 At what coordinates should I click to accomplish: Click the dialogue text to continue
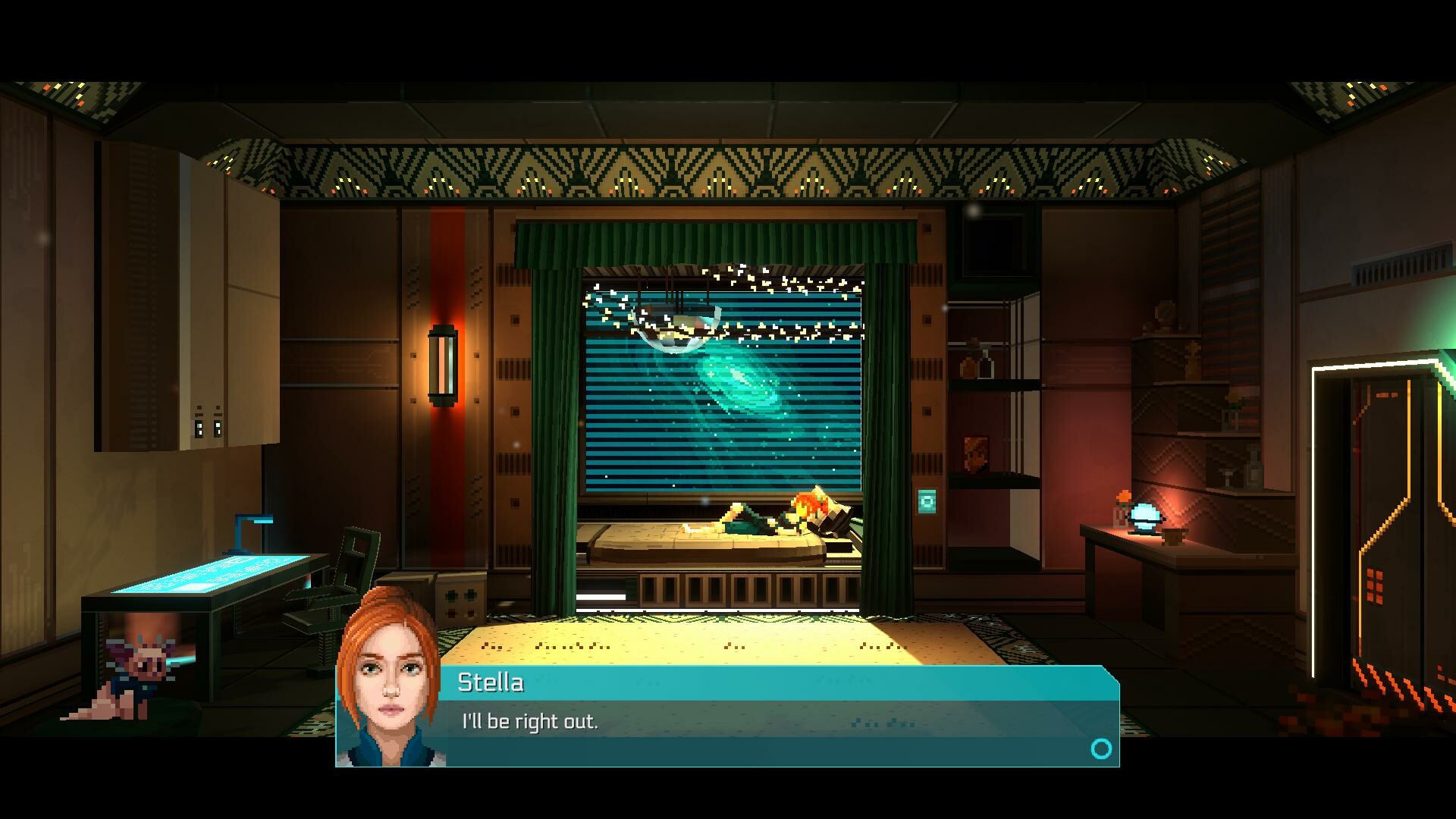coord(529,721)
